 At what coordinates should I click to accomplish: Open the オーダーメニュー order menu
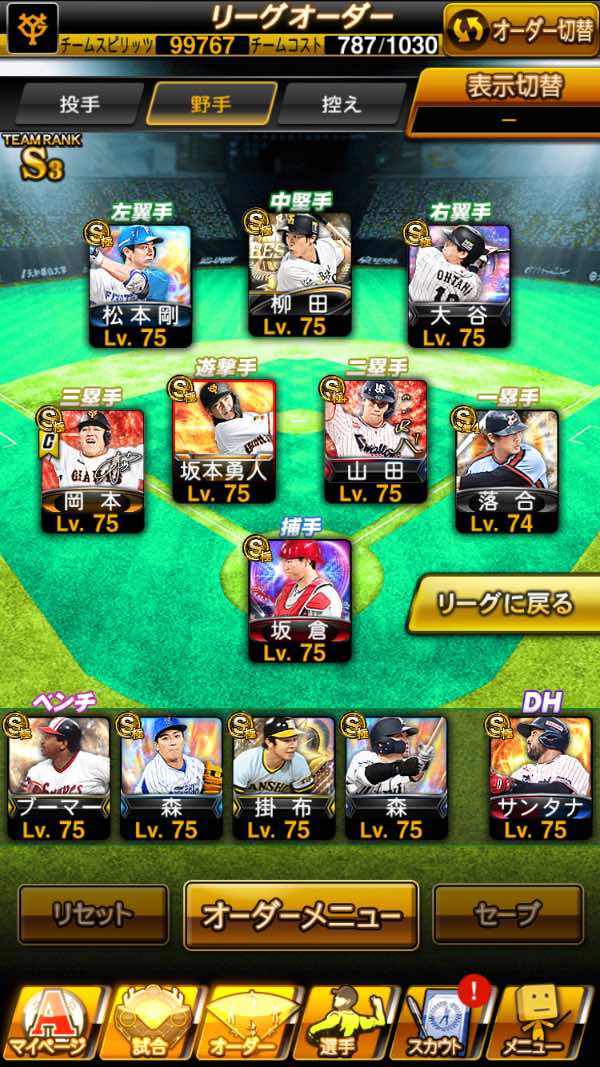(301, 914)
